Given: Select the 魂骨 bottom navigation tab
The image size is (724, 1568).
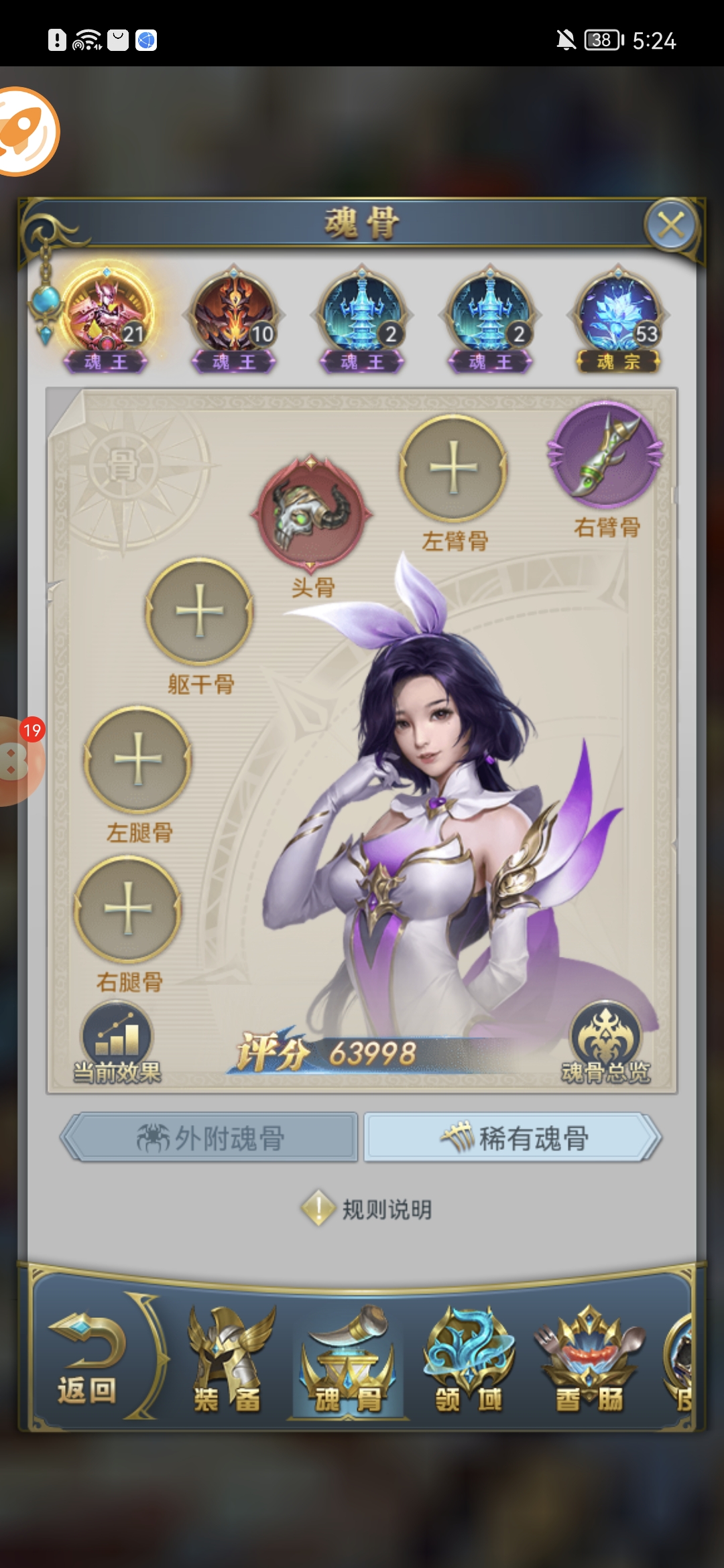Looking at the screenshot, I should [x=347, y=1360].
